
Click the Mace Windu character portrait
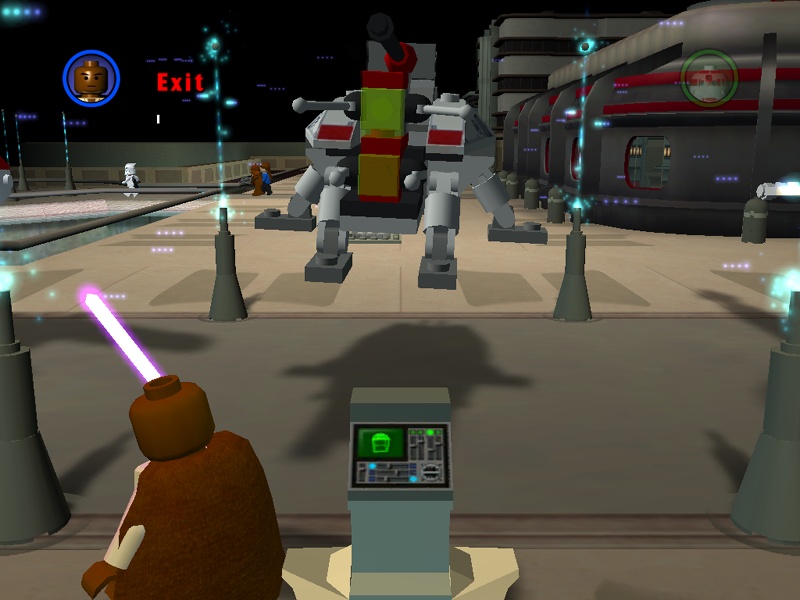(x=91, y=77)
